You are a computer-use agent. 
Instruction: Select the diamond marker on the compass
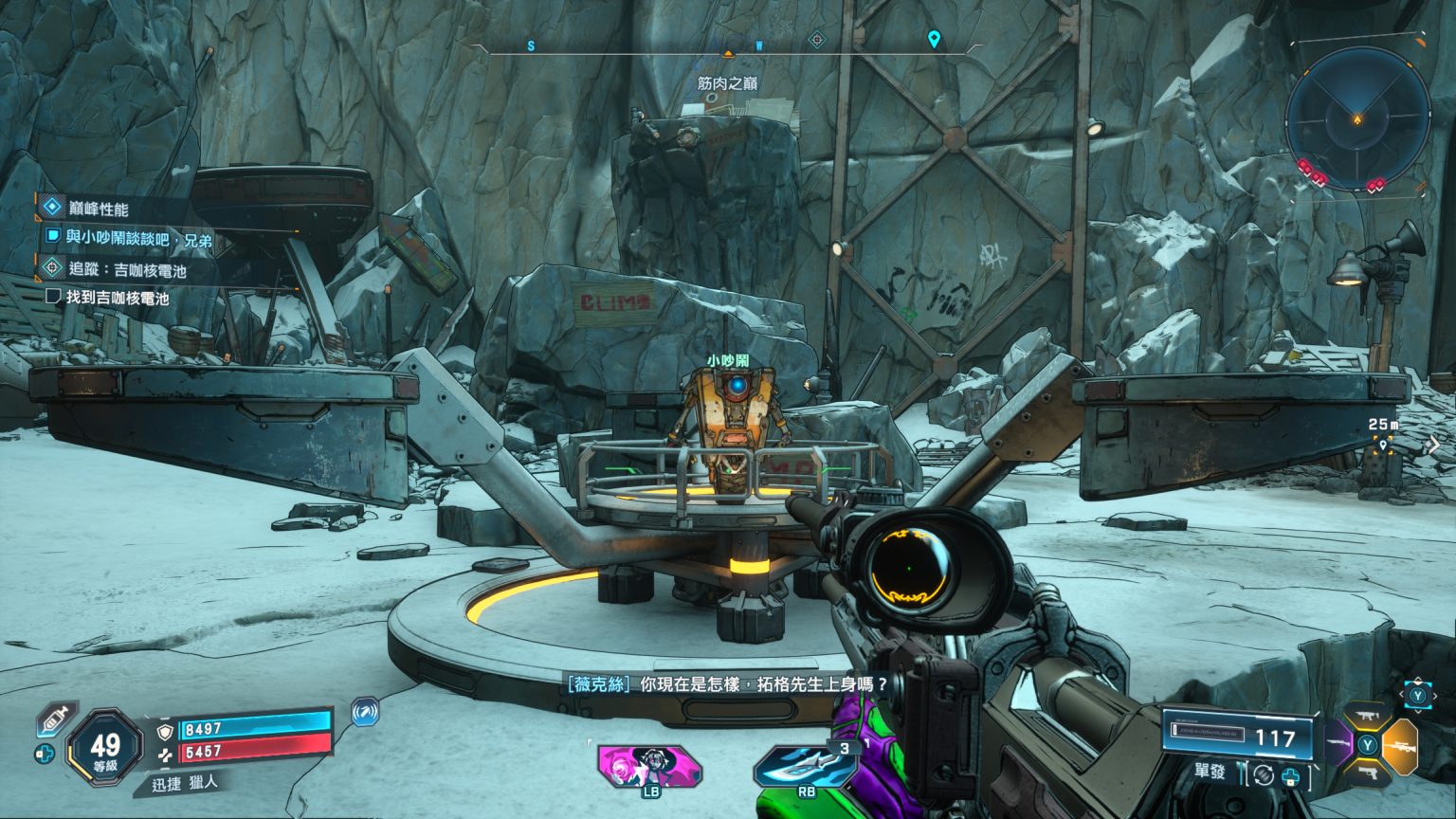[x=817, y=40]
